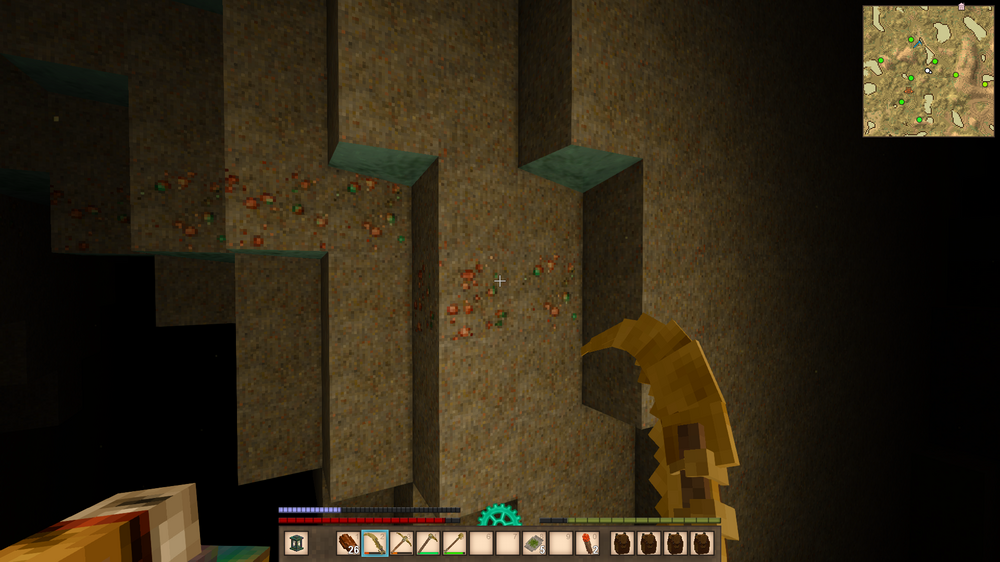Screen dimensions: 1000x562
Task: Select the firewood stack hotbar slot
Action: coord(348,543)
